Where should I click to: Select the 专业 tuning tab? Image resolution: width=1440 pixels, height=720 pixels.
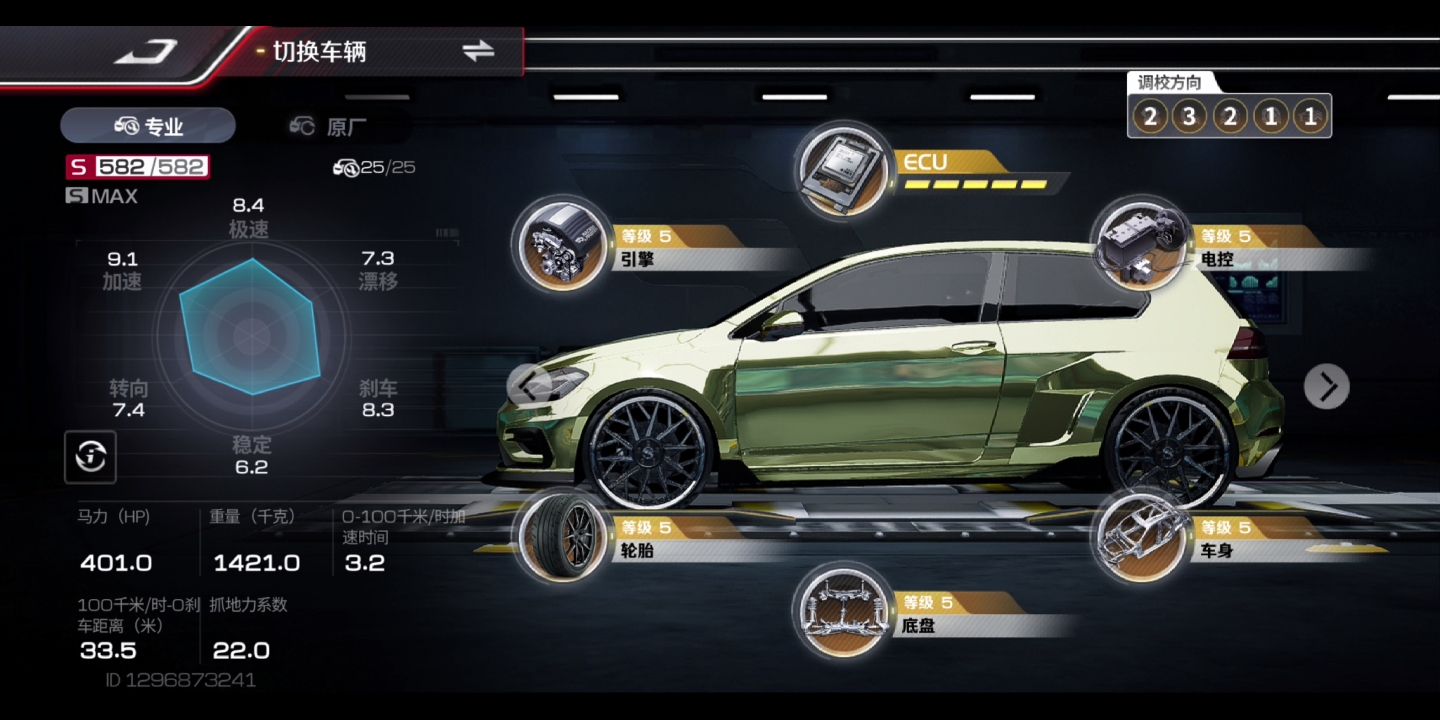[x=148, y=126]
